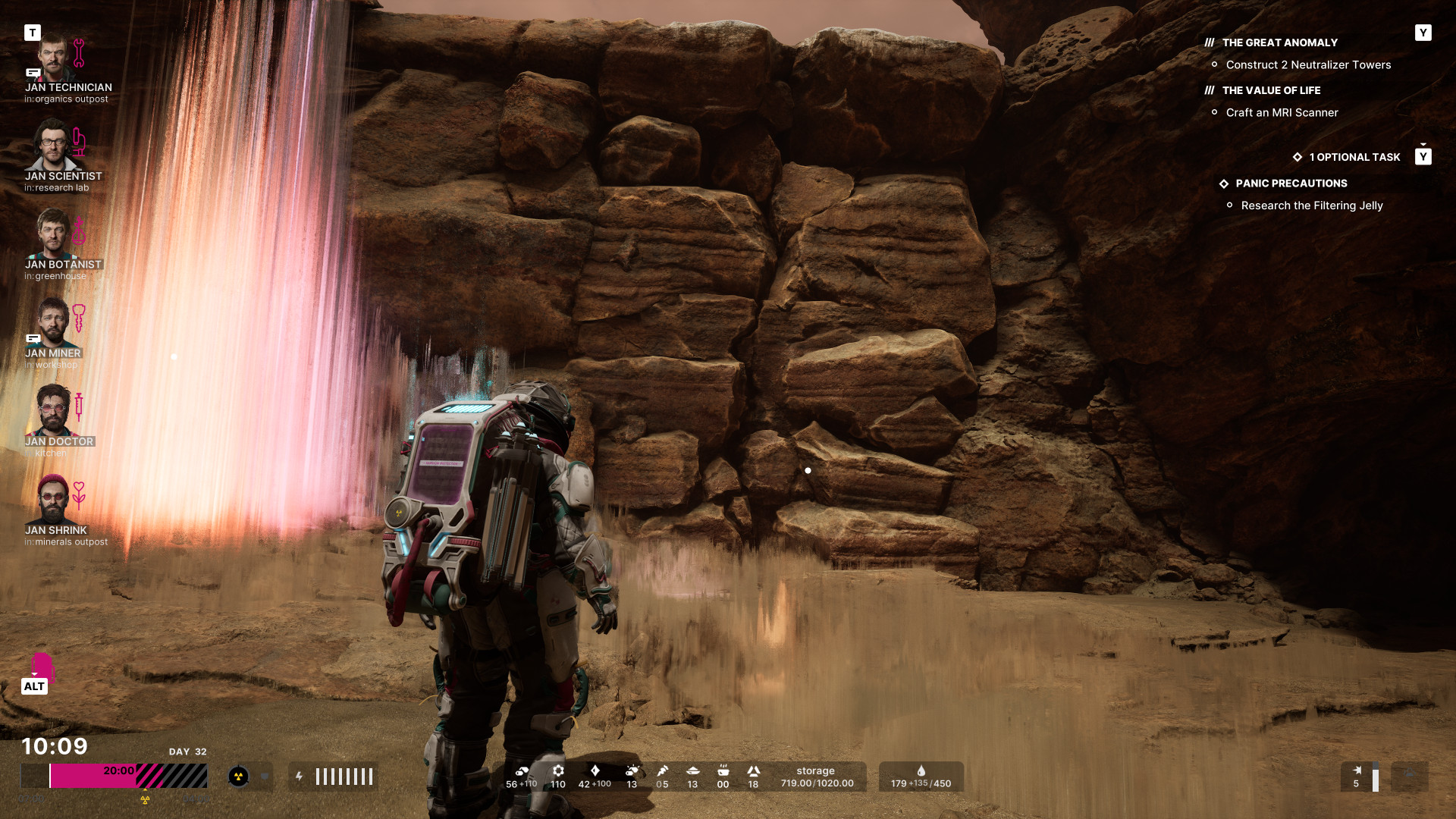Show The Value of Life objective

coord(1271,91)
